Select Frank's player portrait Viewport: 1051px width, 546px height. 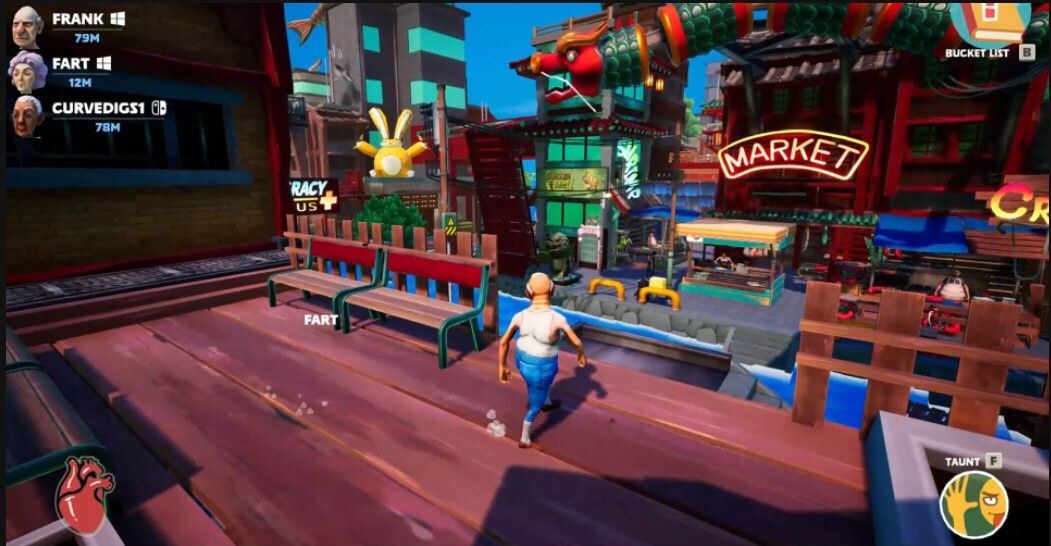[x=26, y=27]
